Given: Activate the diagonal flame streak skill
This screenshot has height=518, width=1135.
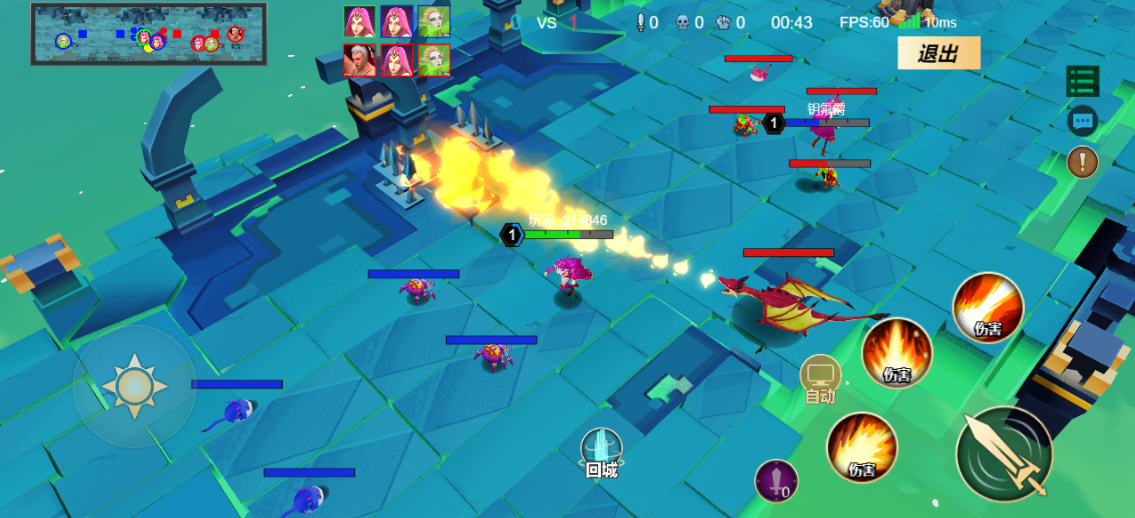Looking at the screenshot, I should (x=987, y=308).
